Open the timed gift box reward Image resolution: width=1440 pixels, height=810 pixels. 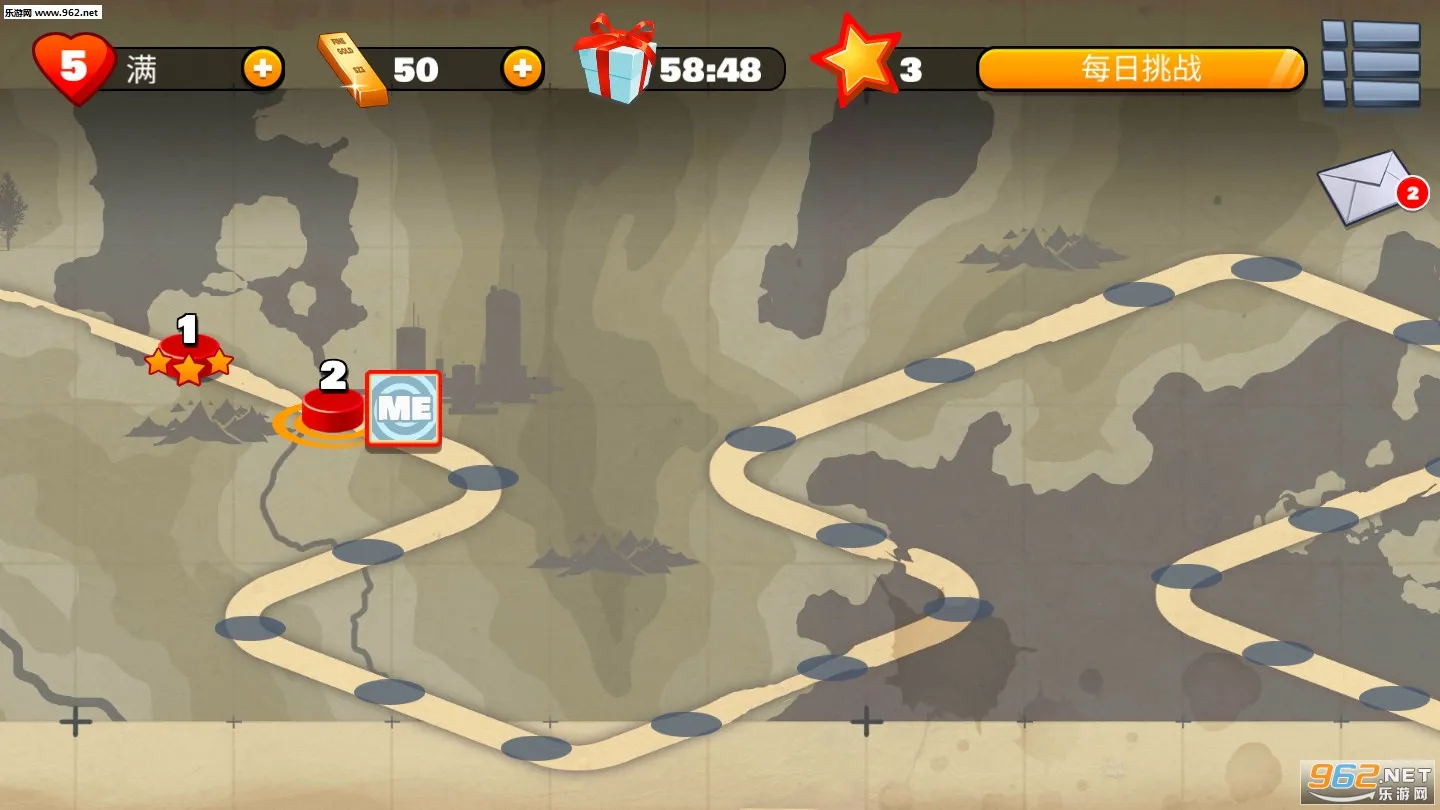pos(615,62)
